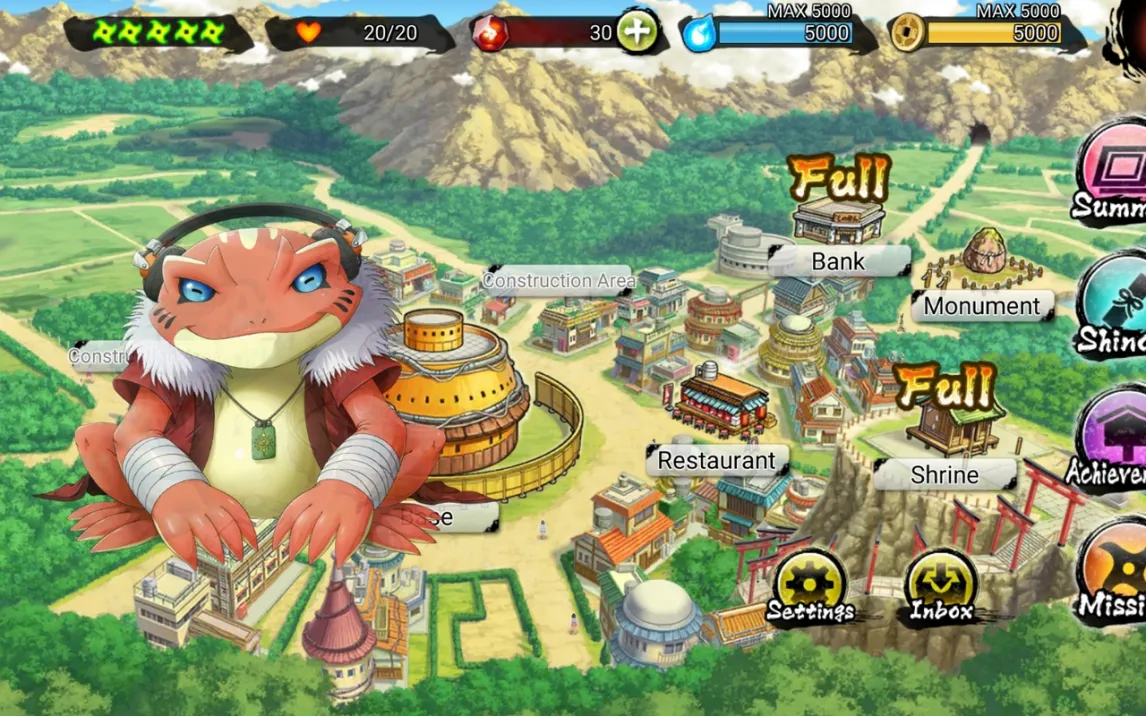The height and width of the screenshot is (716, 1146).
Task: Select the Bank building label
Action: coord(838,262)
